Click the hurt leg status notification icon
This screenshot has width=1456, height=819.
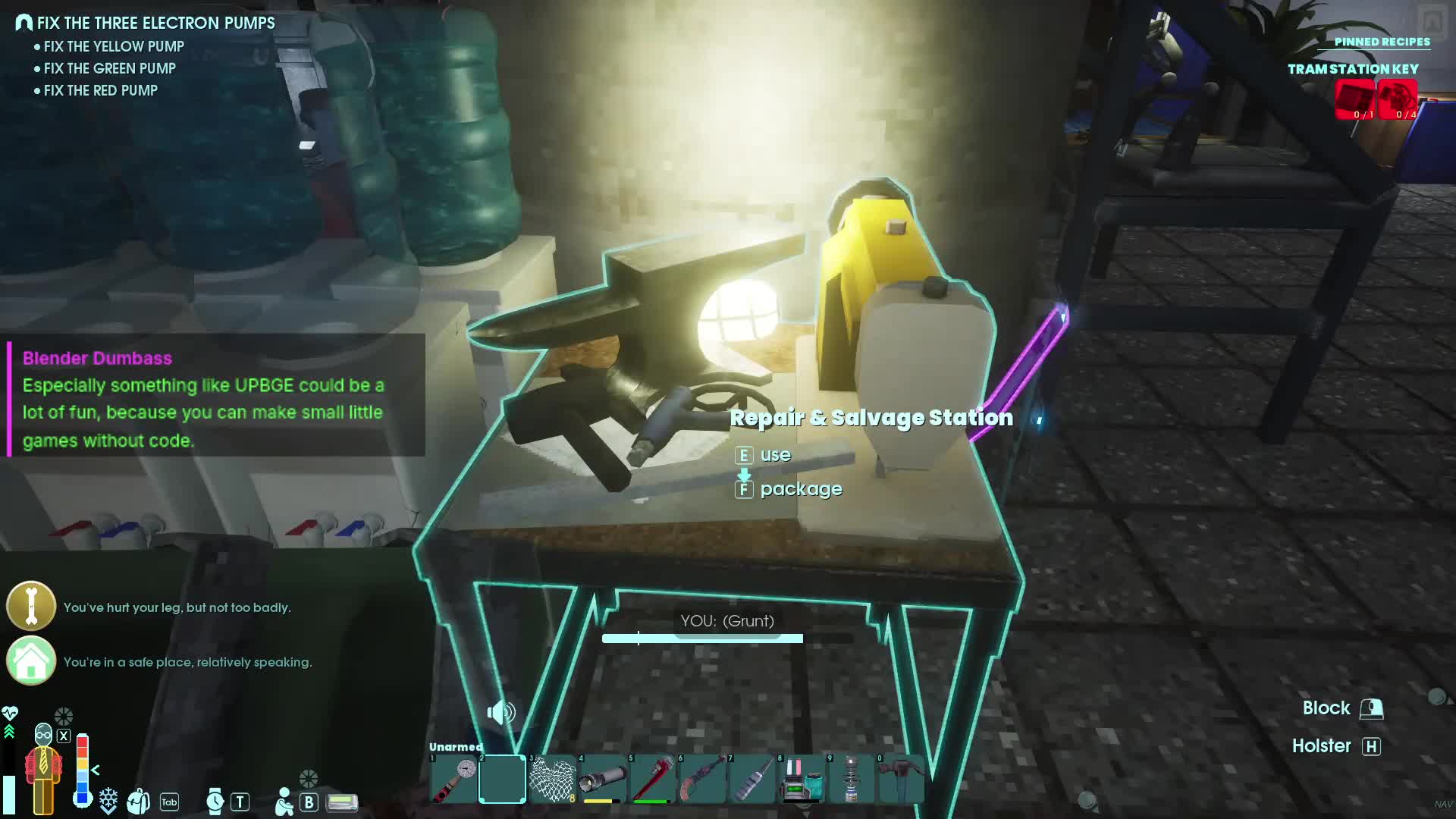click(x=31, y=607)
